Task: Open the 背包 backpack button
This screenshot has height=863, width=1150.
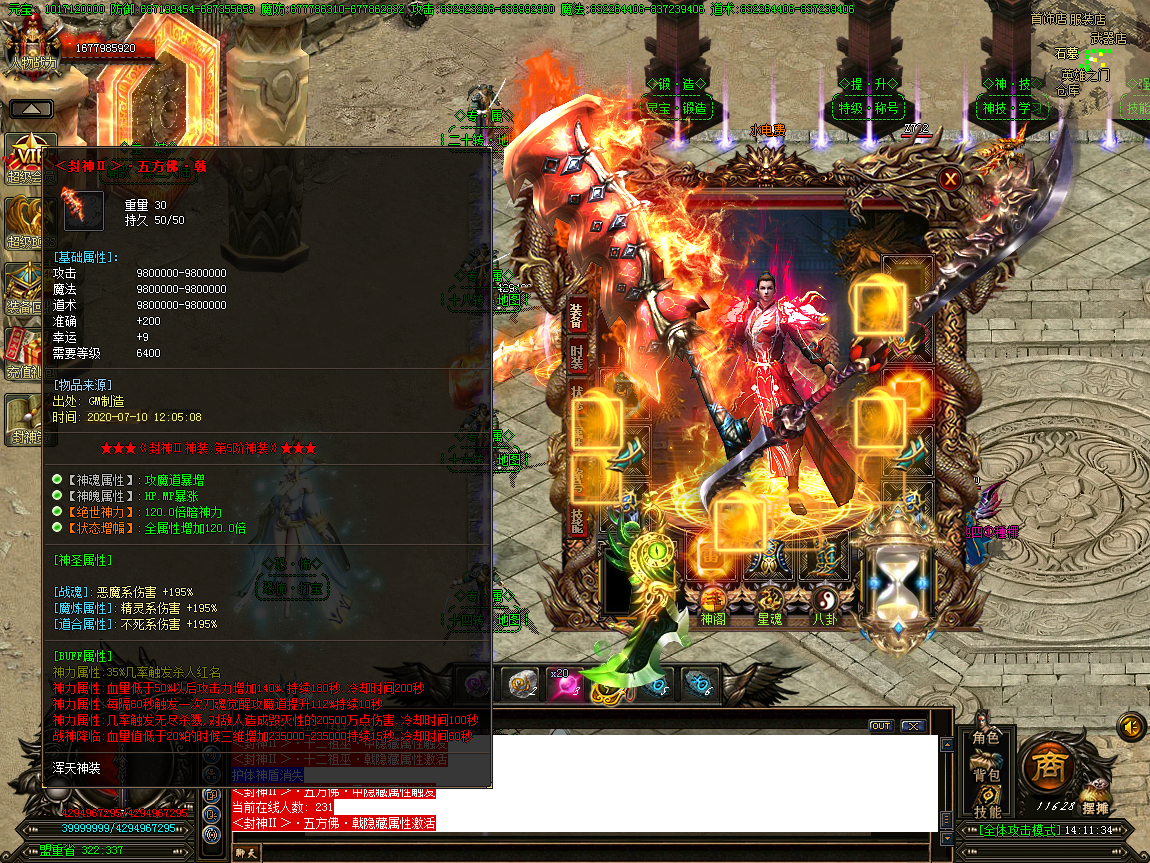Action: [x=986, y=775]
